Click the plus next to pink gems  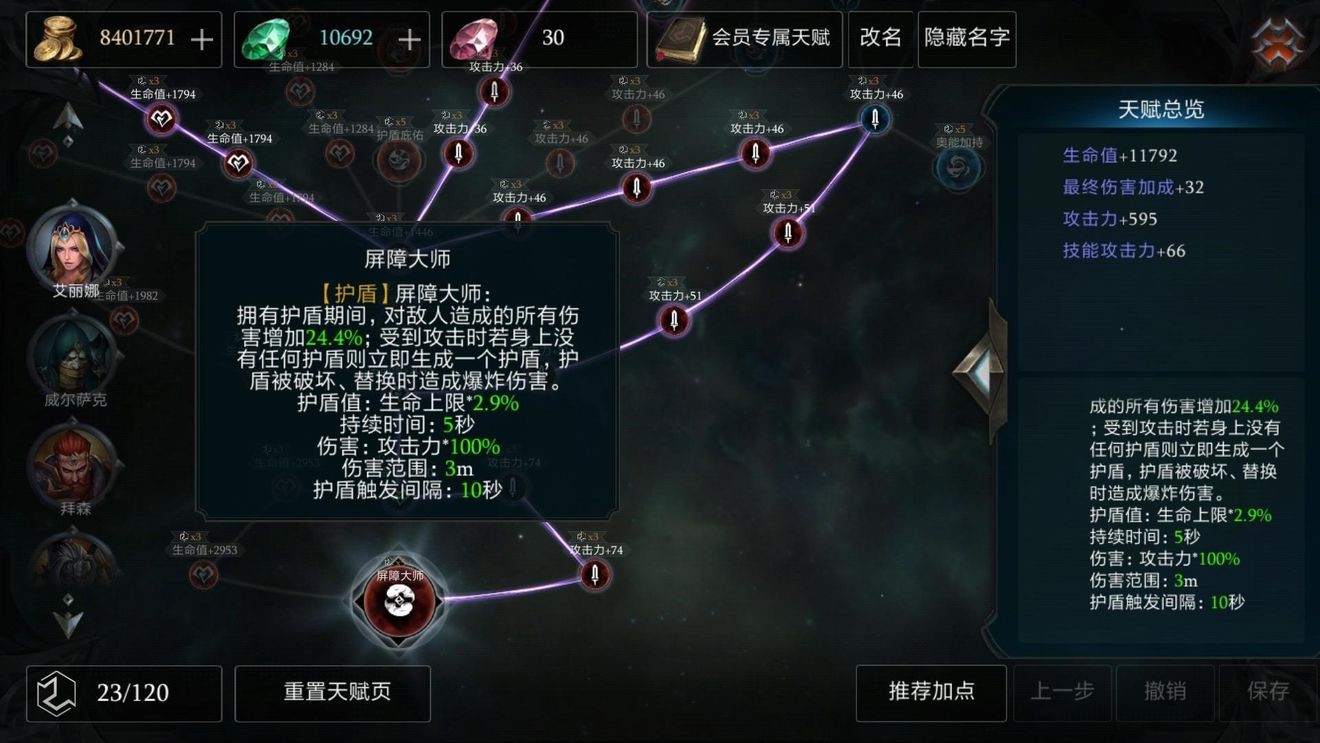tap(614, 39)
